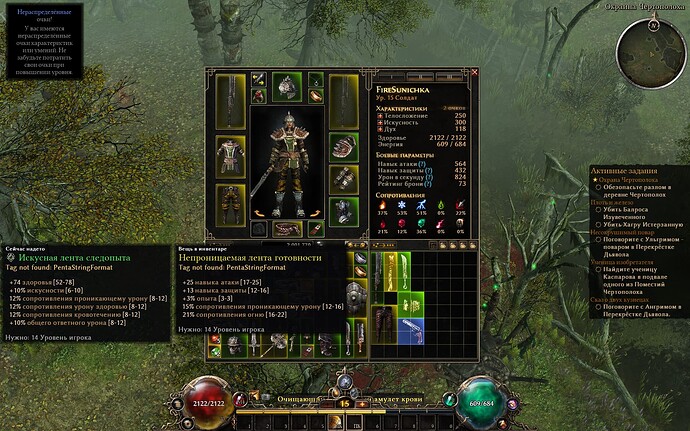Rotate the character model left

259,213
